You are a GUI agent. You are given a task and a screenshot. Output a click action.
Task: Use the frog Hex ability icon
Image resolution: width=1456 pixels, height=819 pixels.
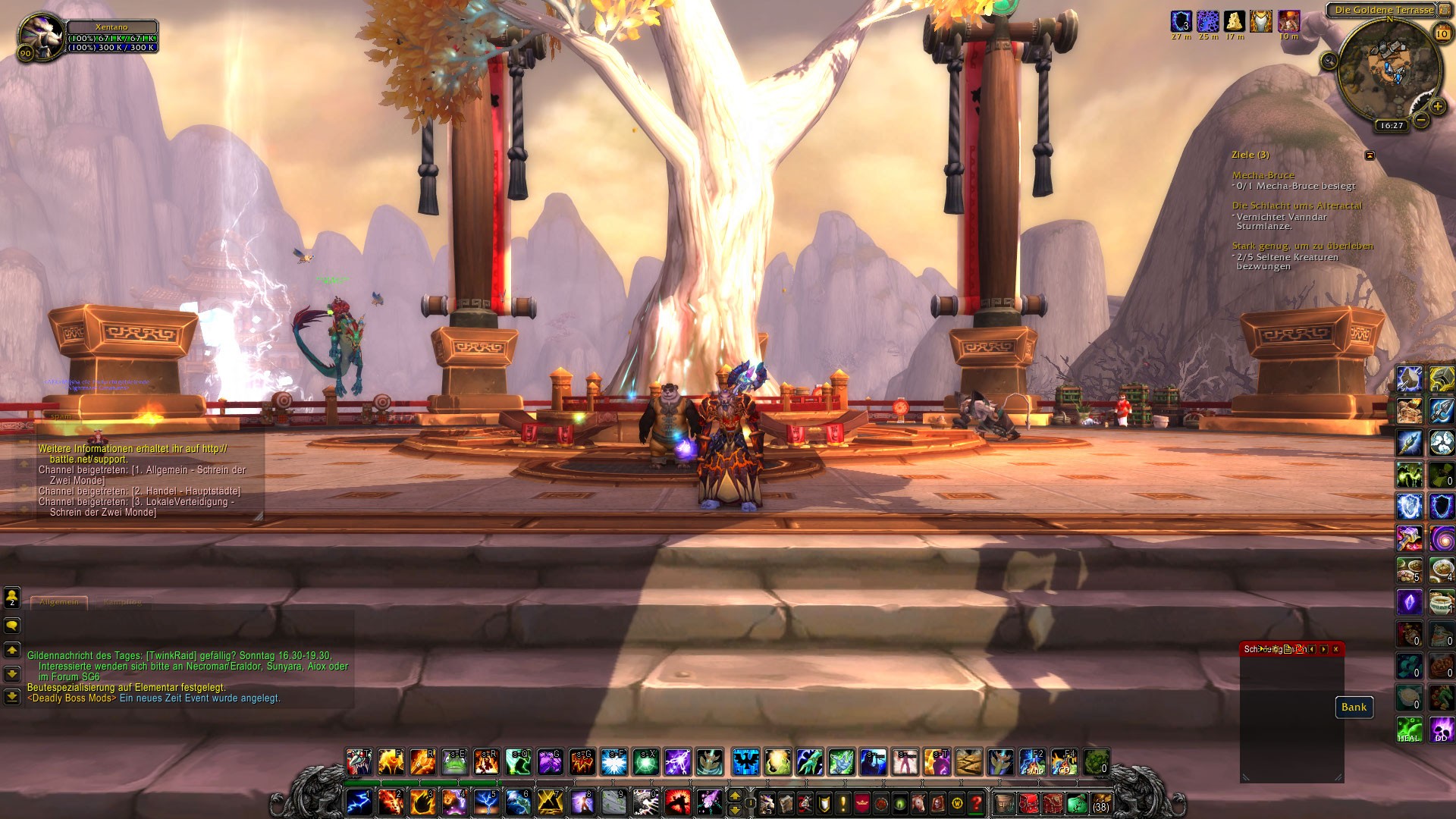click(454, 762)
